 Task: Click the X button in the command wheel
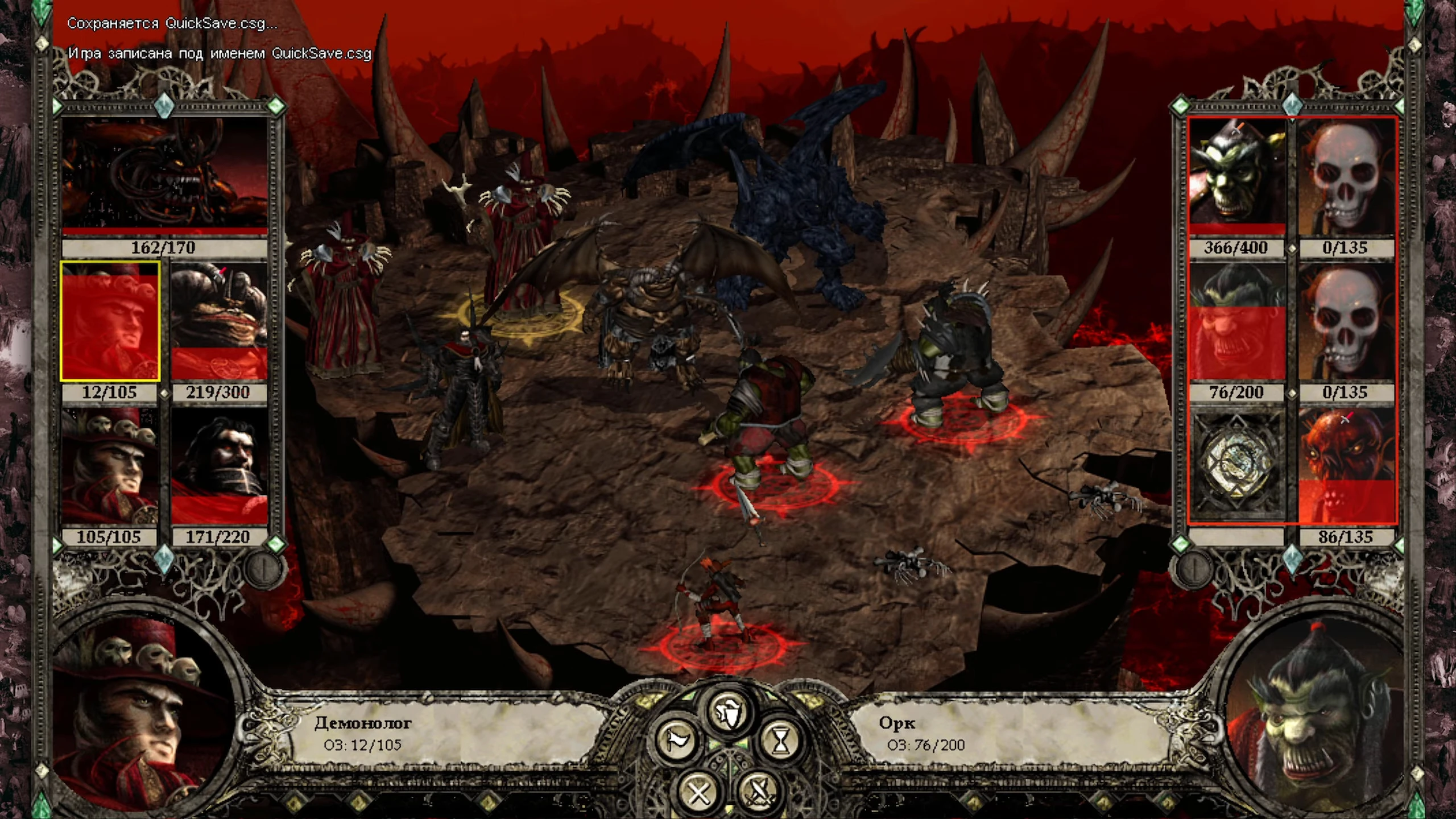698,791
